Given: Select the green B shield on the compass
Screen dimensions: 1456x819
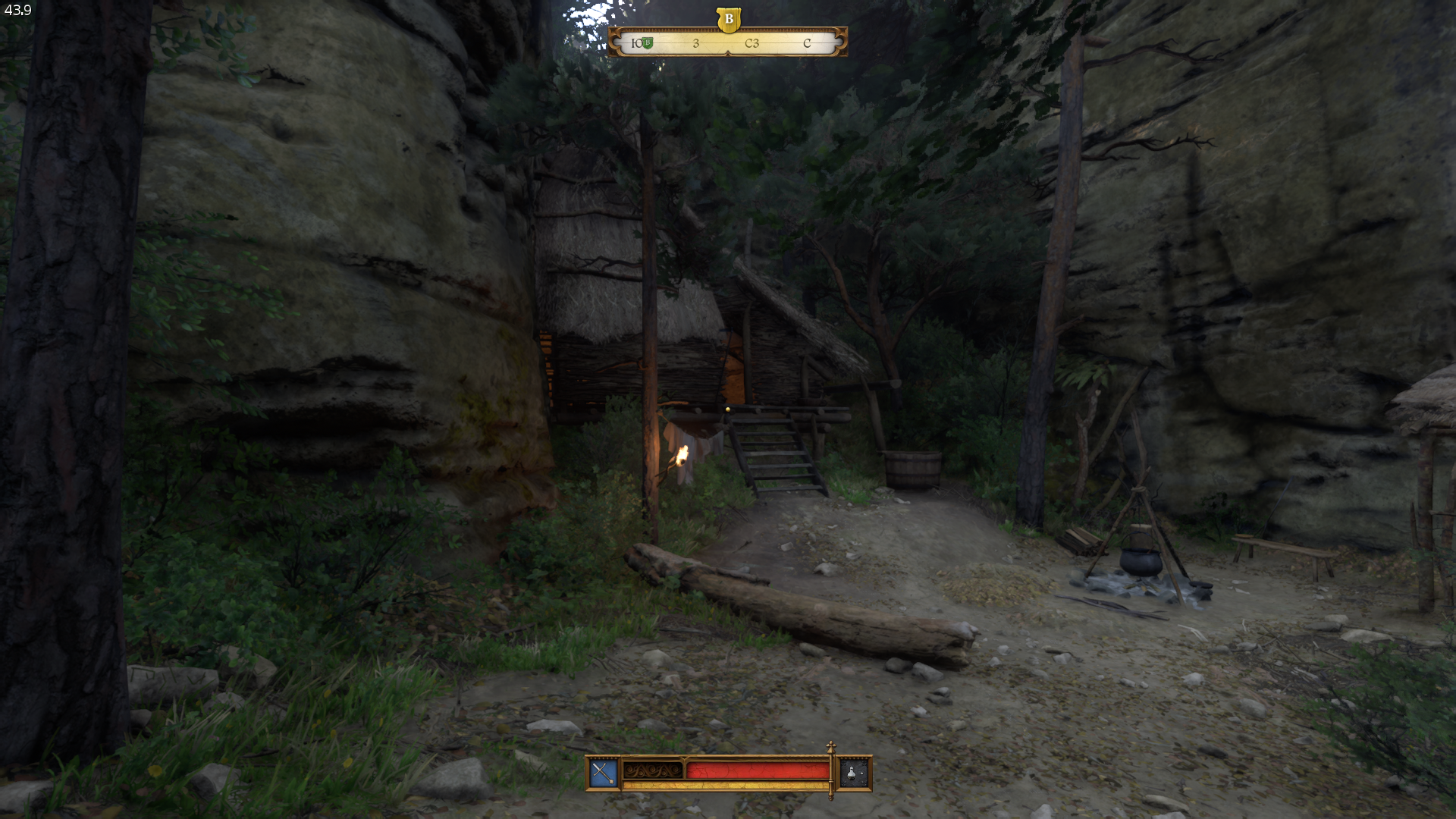Looking at the screenshot, I should pyautogui.click(x=648, y=43).
